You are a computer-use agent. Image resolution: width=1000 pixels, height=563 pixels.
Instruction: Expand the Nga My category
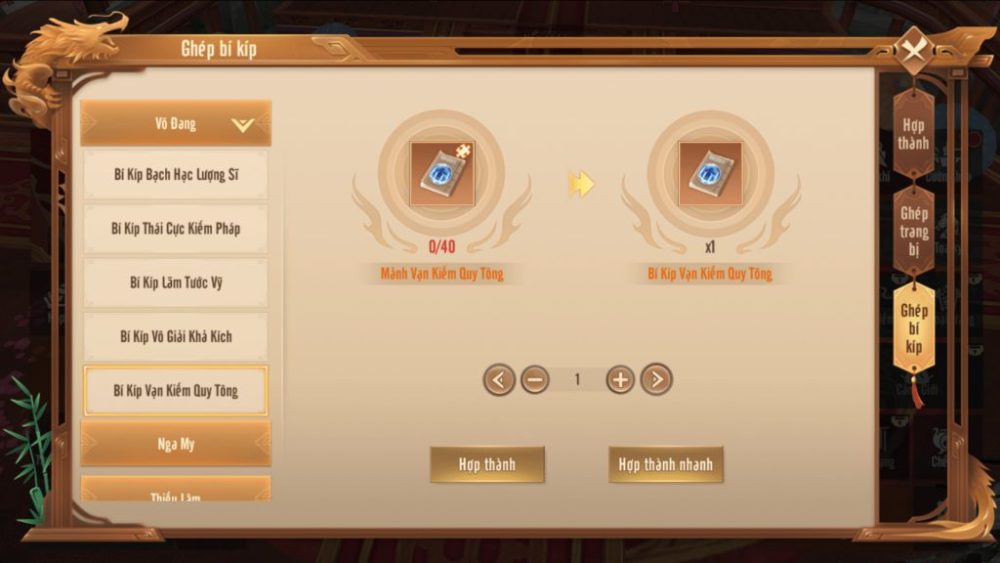pos(176,444)
